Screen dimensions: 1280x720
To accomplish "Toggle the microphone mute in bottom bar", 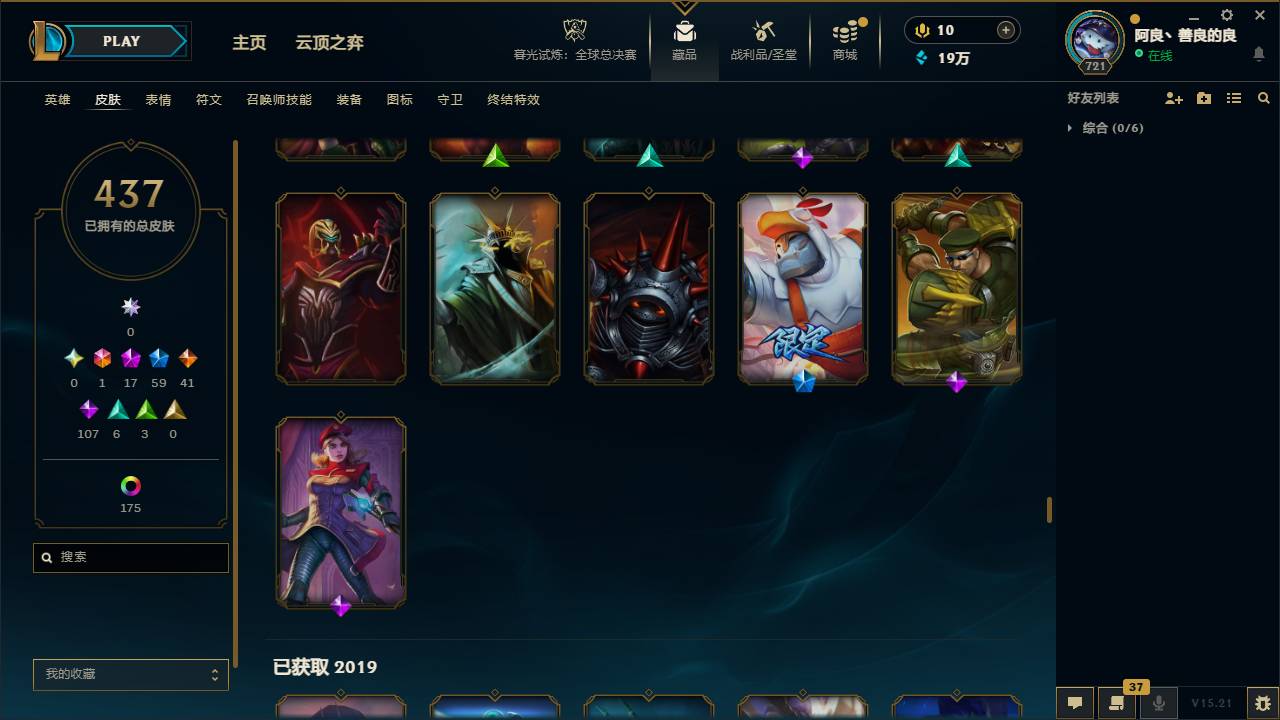I will point(1158,702).
